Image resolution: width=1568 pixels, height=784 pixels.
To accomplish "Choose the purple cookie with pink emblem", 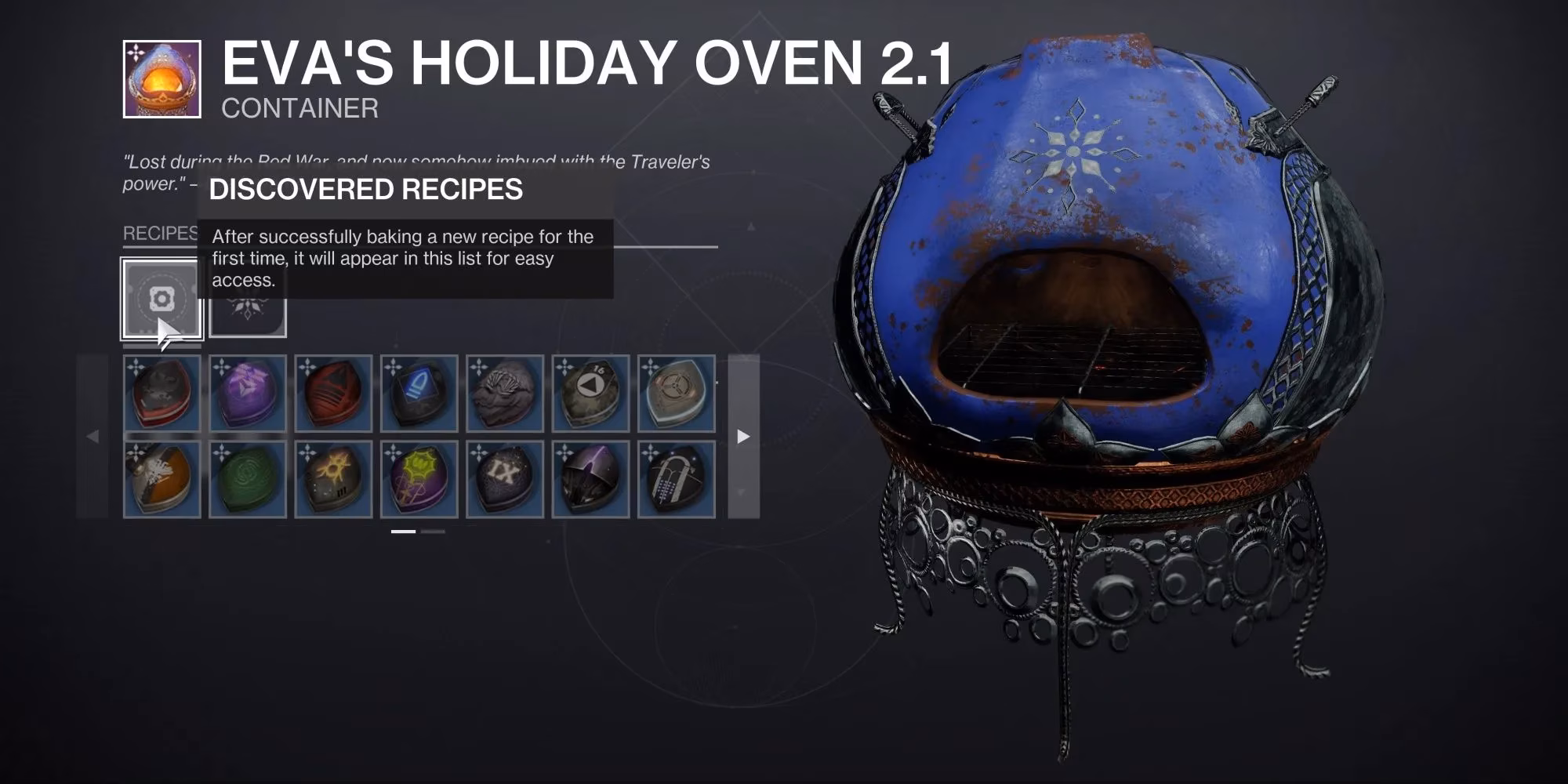I will pyautogui.click(x=248, y=393).
